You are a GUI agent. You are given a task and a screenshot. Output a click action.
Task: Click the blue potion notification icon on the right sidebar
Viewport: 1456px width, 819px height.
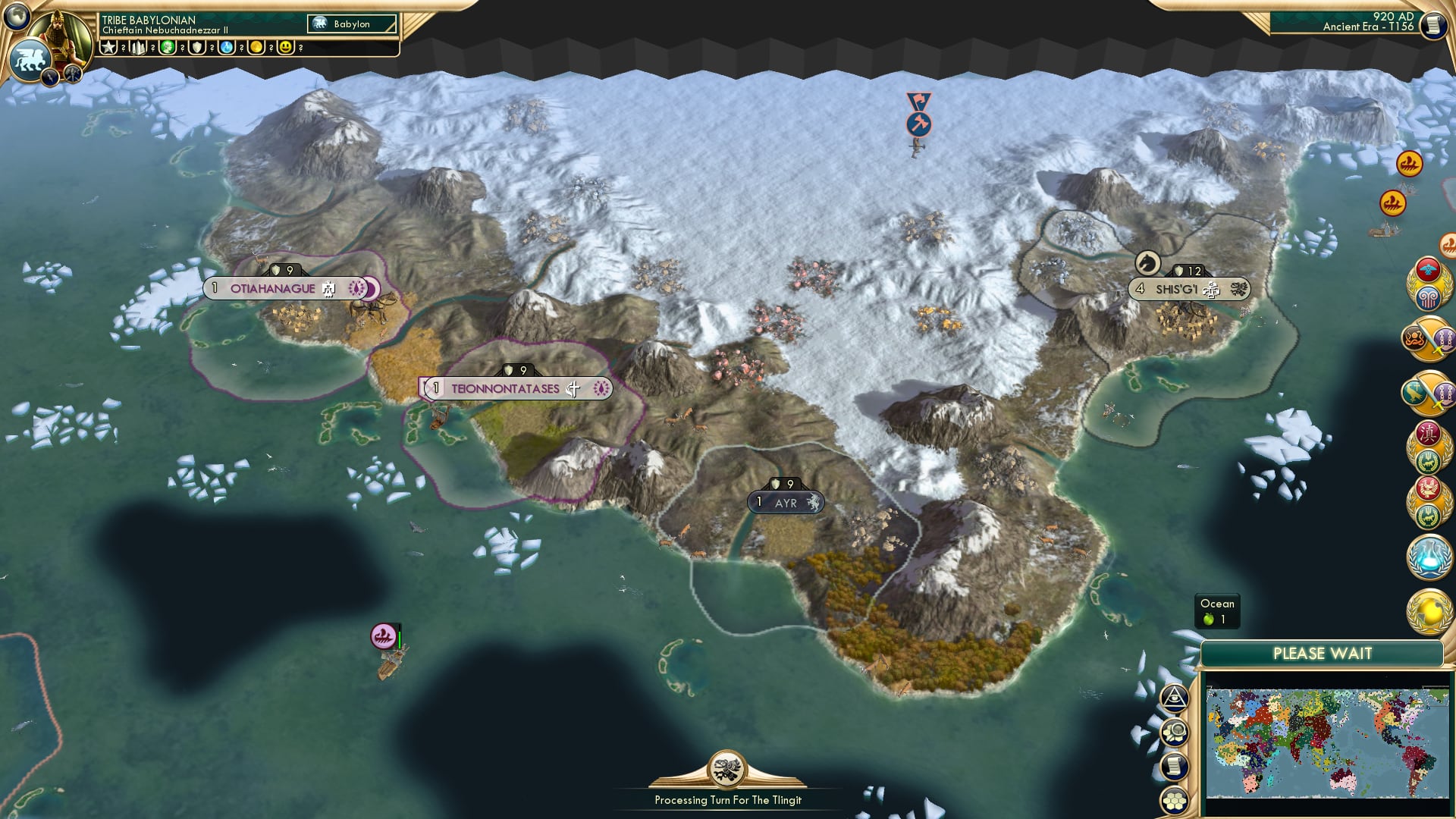(x=1429, y=557)
